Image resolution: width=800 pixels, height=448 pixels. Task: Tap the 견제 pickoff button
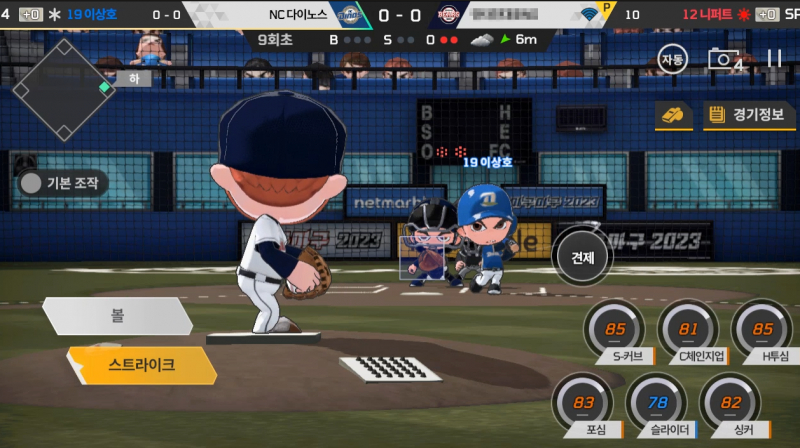(x=583, y=256)
